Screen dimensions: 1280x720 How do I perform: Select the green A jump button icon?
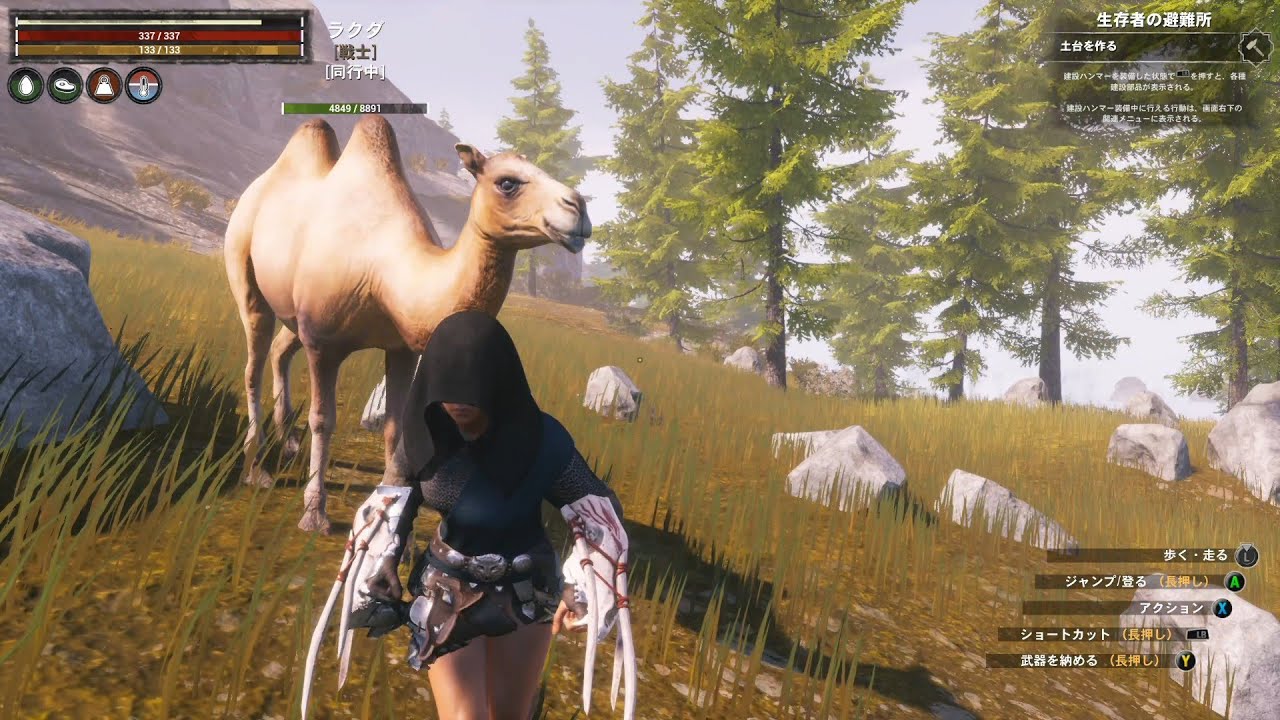coord(1234,582)
